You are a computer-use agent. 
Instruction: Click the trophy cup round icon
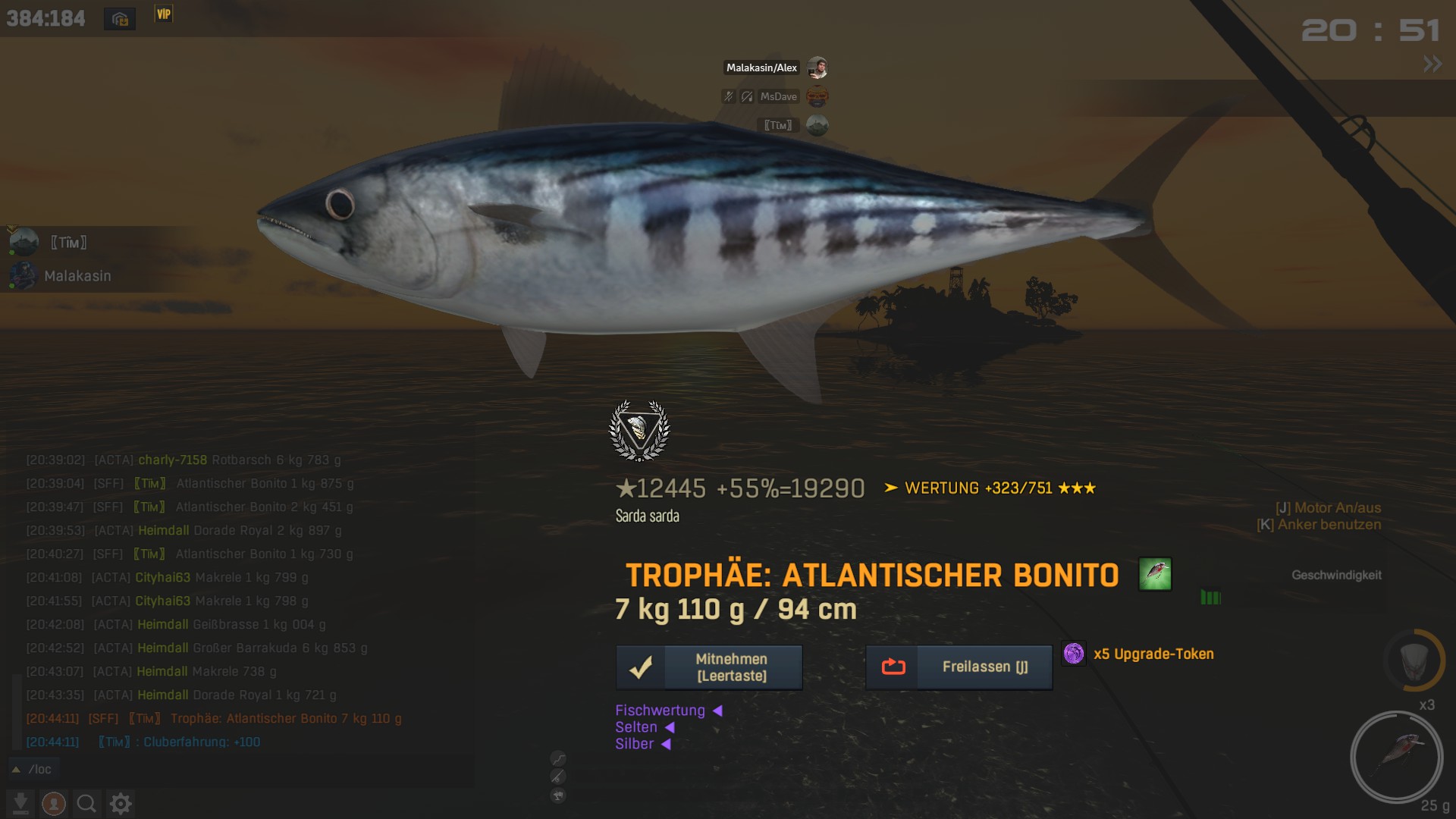pos(558,795)
